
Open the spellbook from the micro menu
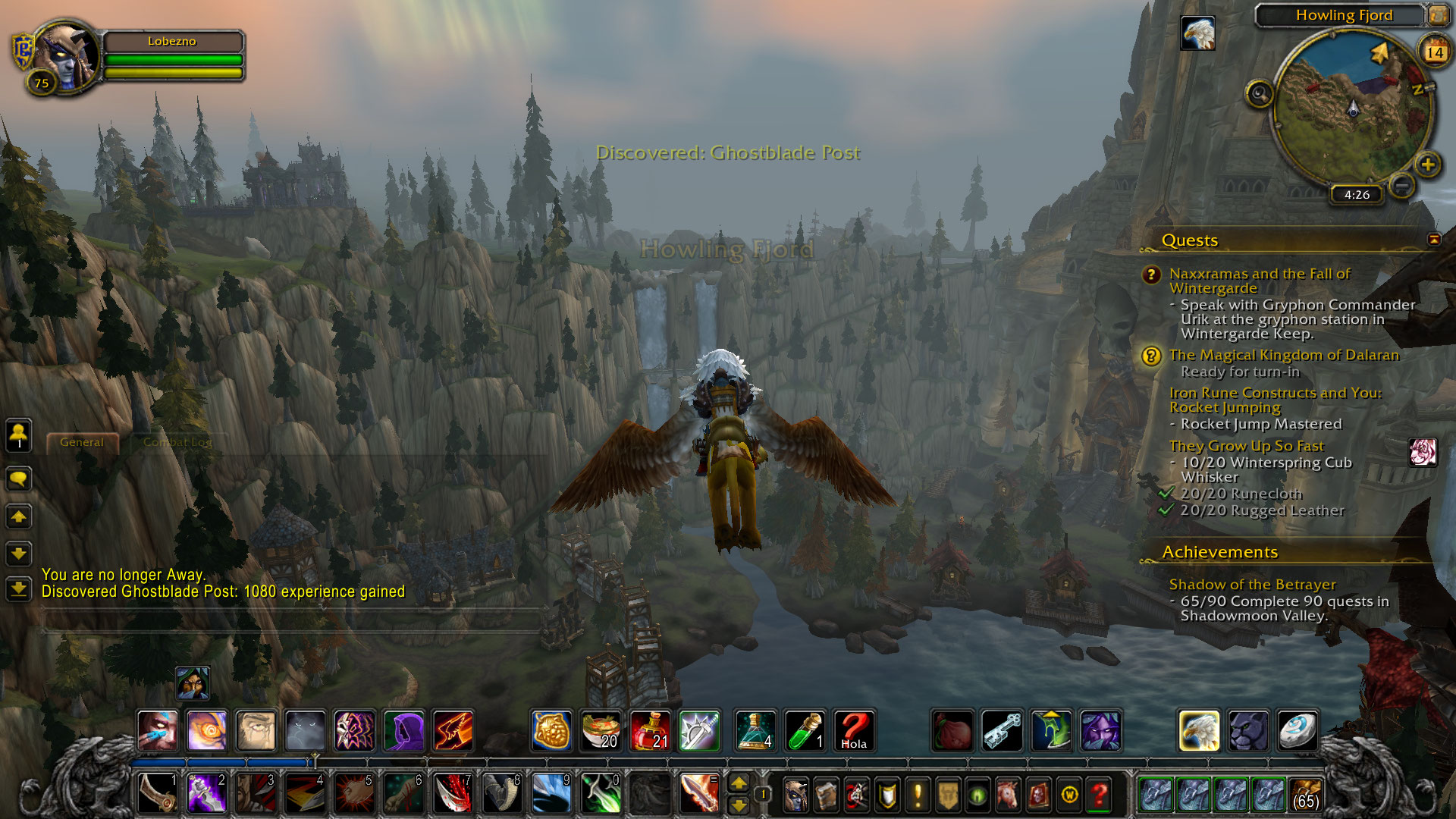[826, 795]
